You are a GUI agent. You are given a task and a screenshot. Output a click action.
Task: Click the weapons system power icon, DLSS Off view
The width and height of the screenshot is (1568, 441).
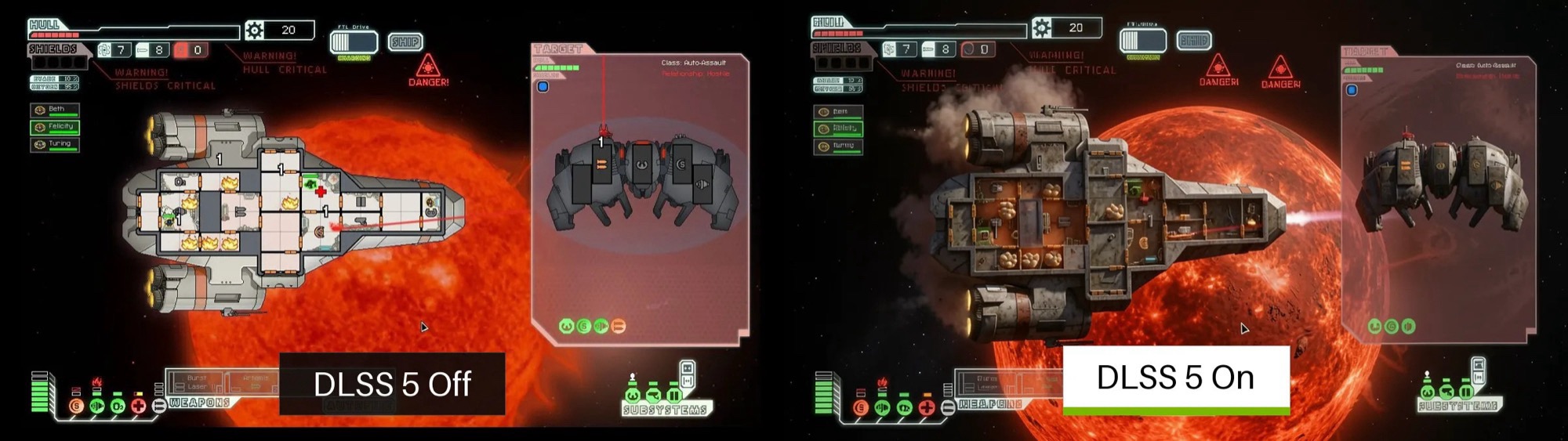pyautogui.click(x=158, y=406)
